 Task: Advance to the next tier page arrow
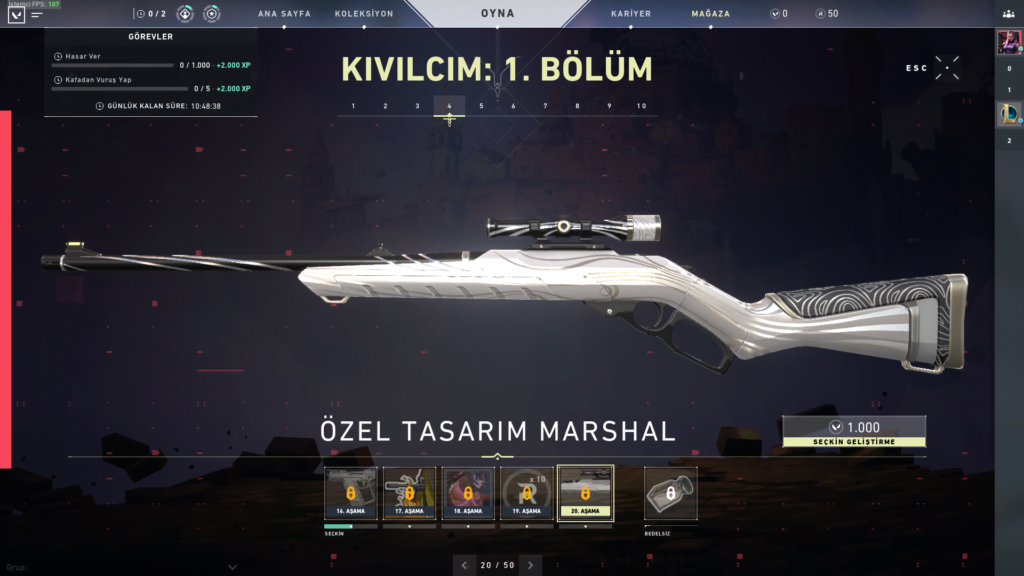tap(531, 565)
